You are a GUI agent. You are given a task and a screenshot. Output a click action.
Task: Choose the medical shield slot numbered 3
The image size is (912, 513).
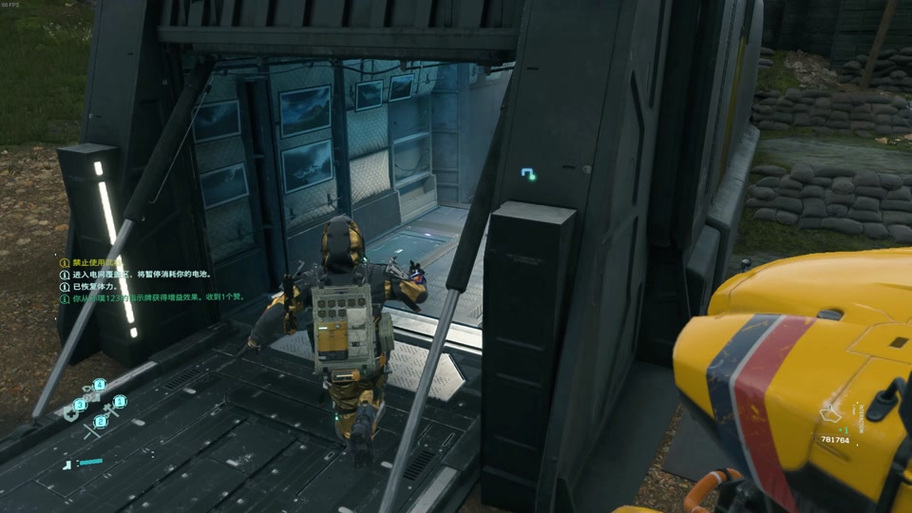(79, 405)
